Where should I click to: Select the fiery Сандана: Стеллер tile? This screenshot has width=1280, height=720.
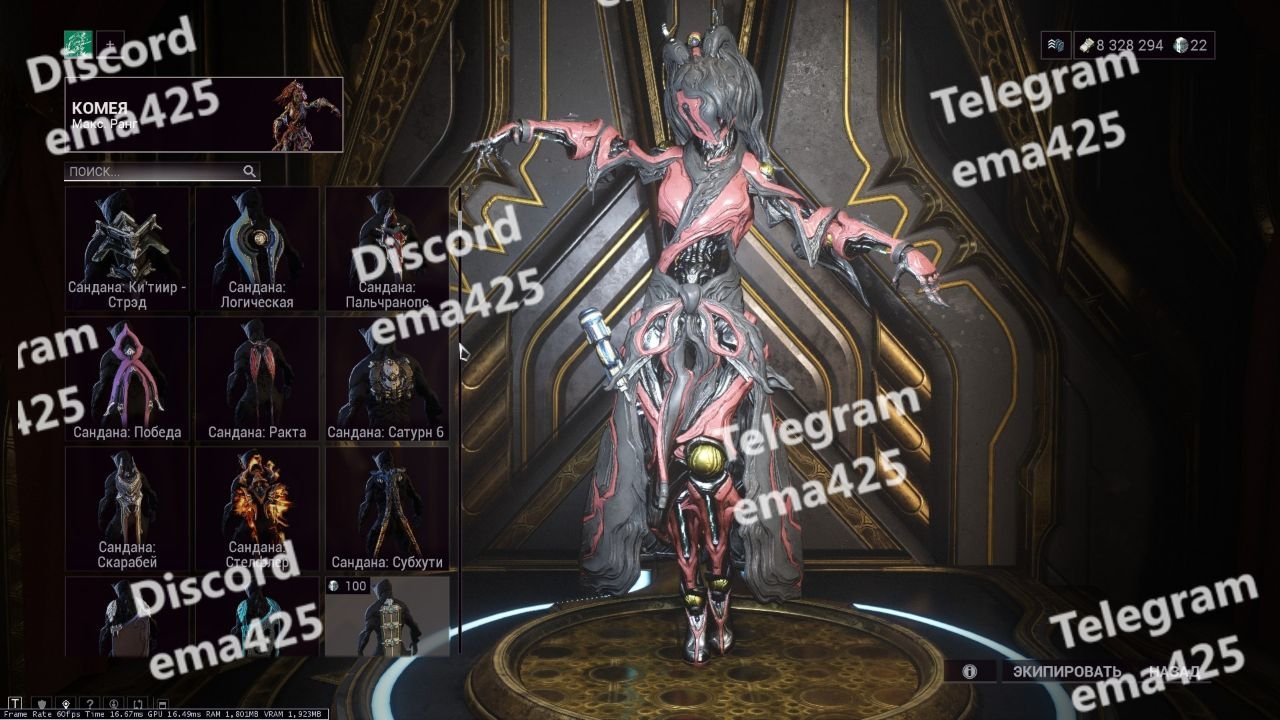(x=257, y=508)
